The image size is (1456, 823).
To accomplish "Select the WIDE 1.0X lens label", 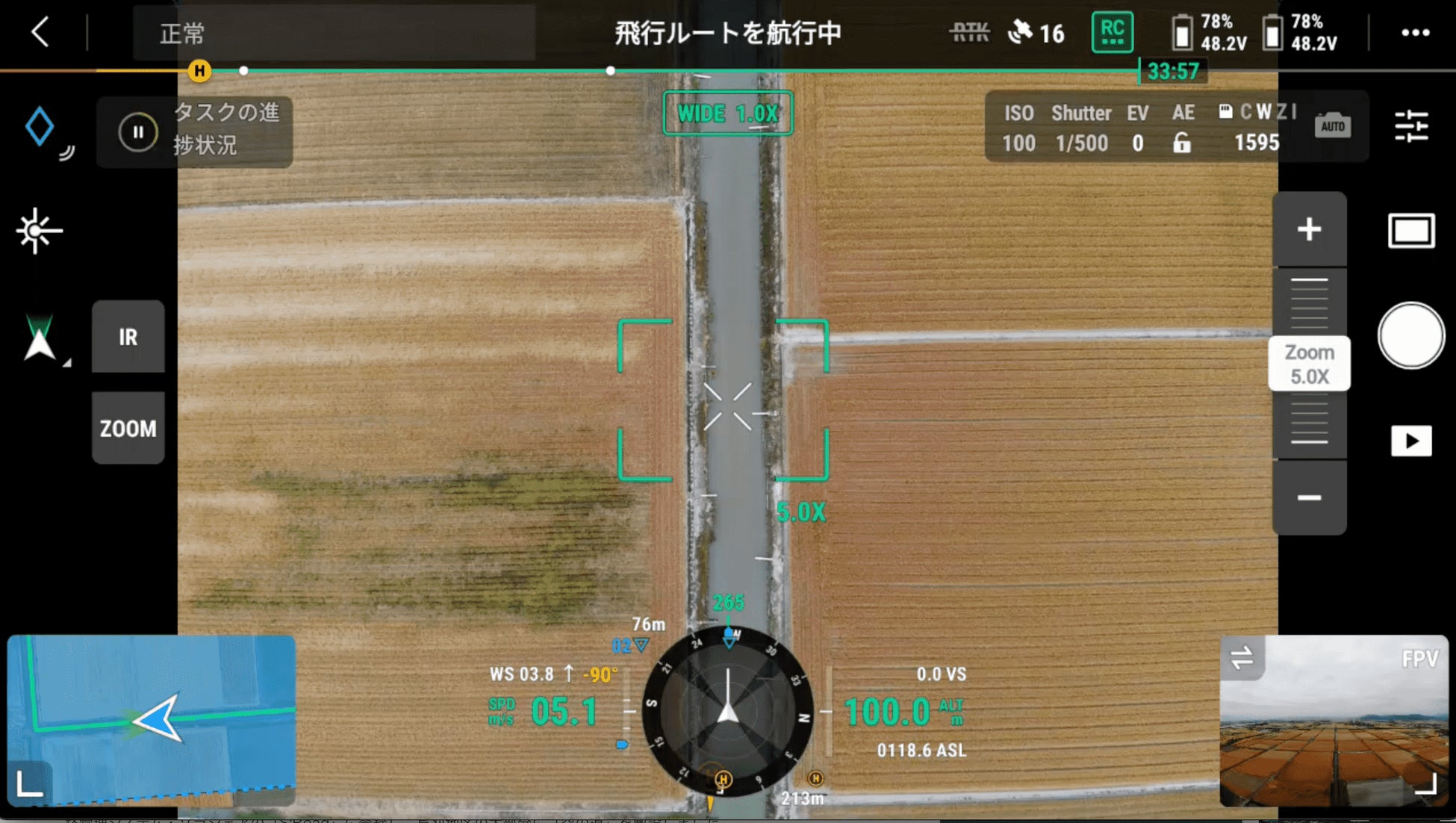I will [x=727, y=114].
